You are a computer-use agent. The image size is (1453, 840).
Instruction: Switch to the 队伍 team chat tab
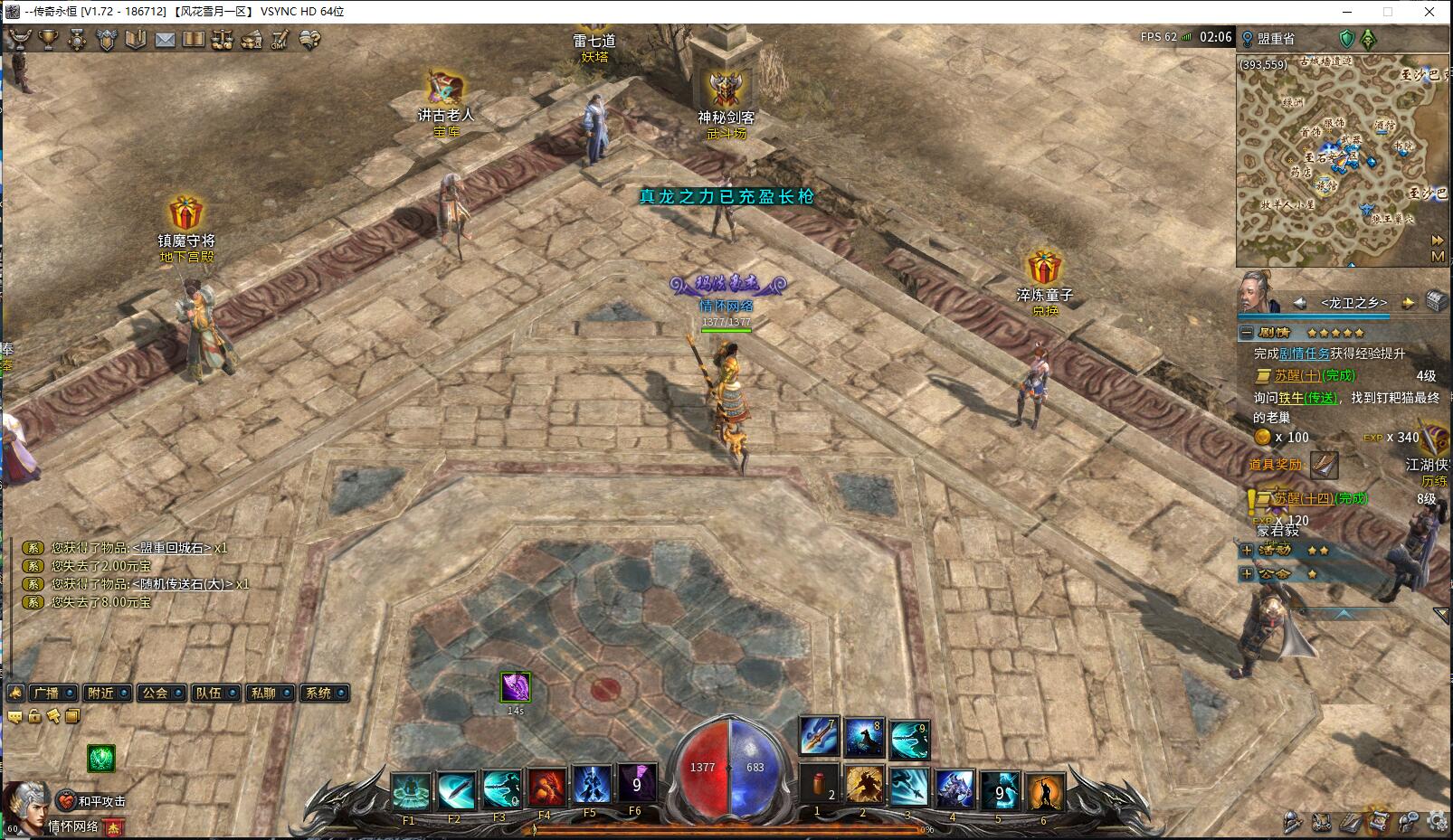click(x=215, y=694)
